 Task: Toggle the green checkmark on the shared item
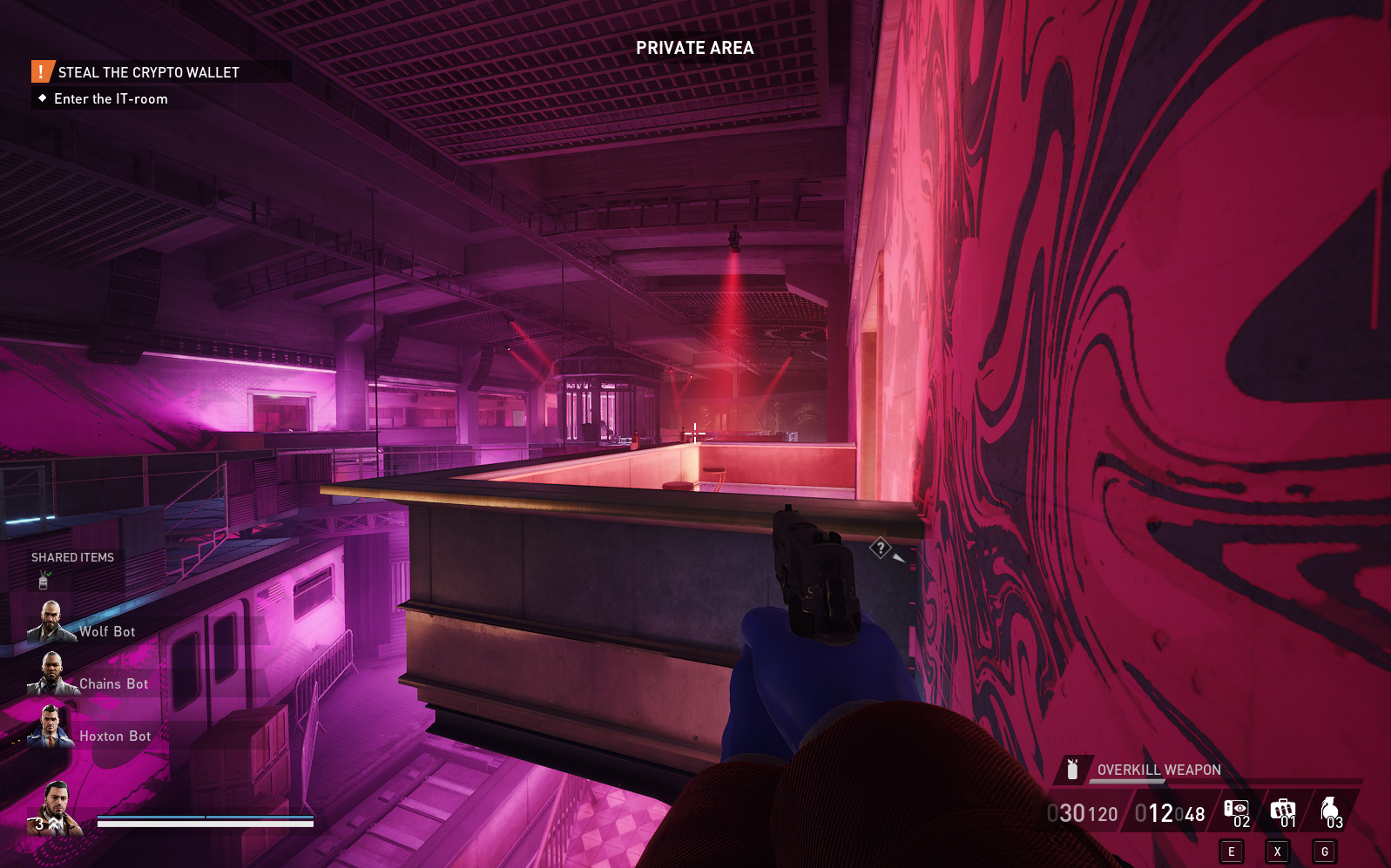pyautogui.click(x=49, y=573)
